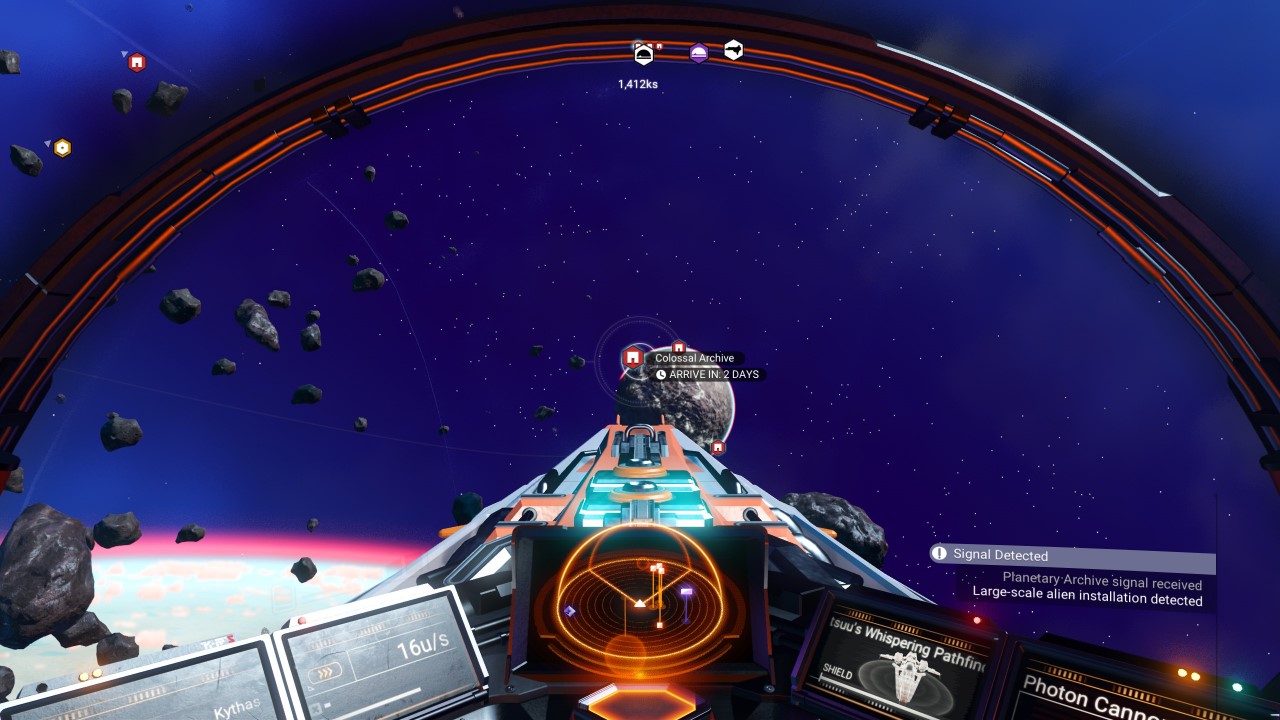Viewport: 1280px width, 720px height.
Task: Open the boost chevrons next to the speed readout
Action: [x=324, y=671]
